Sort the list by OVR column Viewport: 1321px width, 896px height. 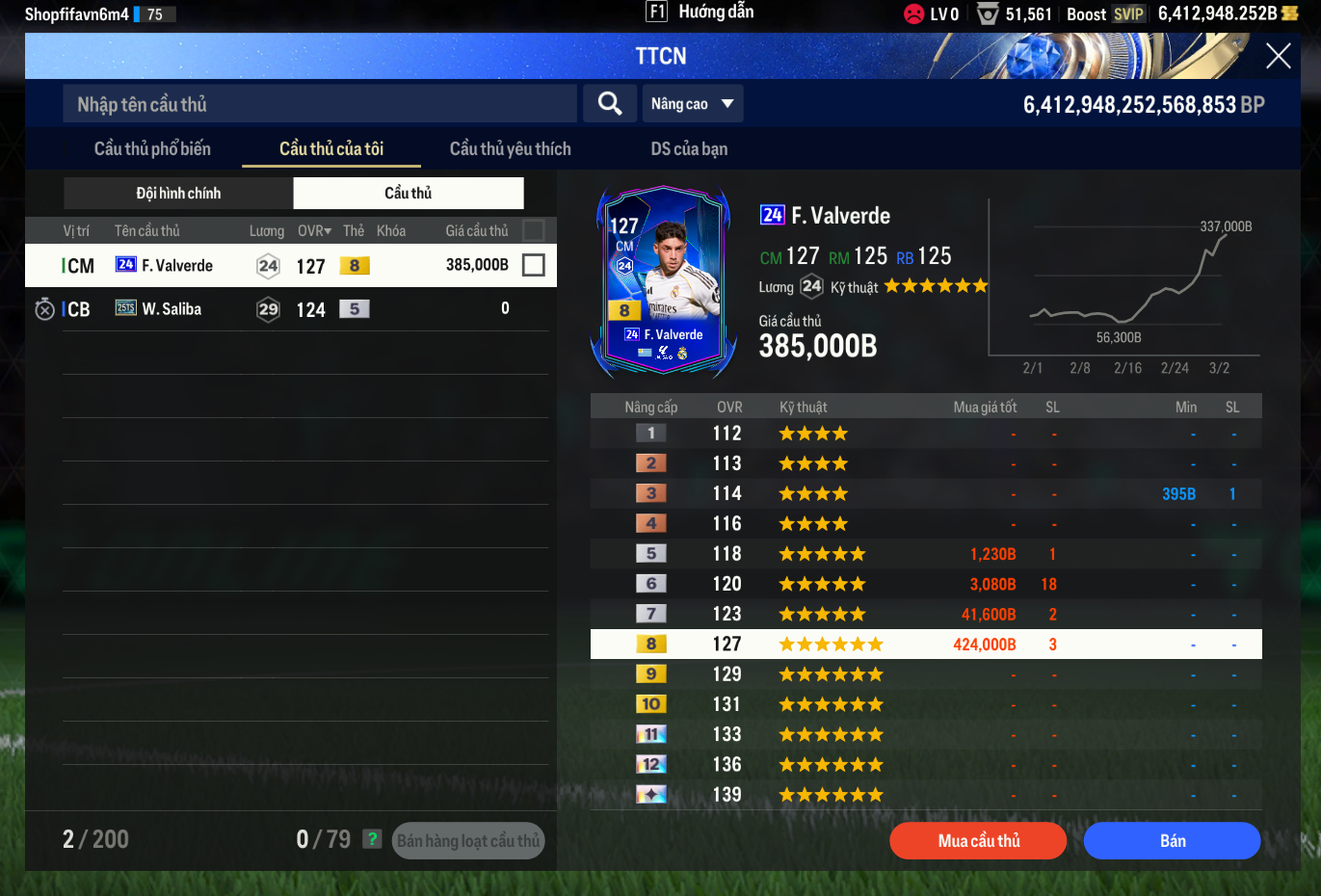point(314,231)
